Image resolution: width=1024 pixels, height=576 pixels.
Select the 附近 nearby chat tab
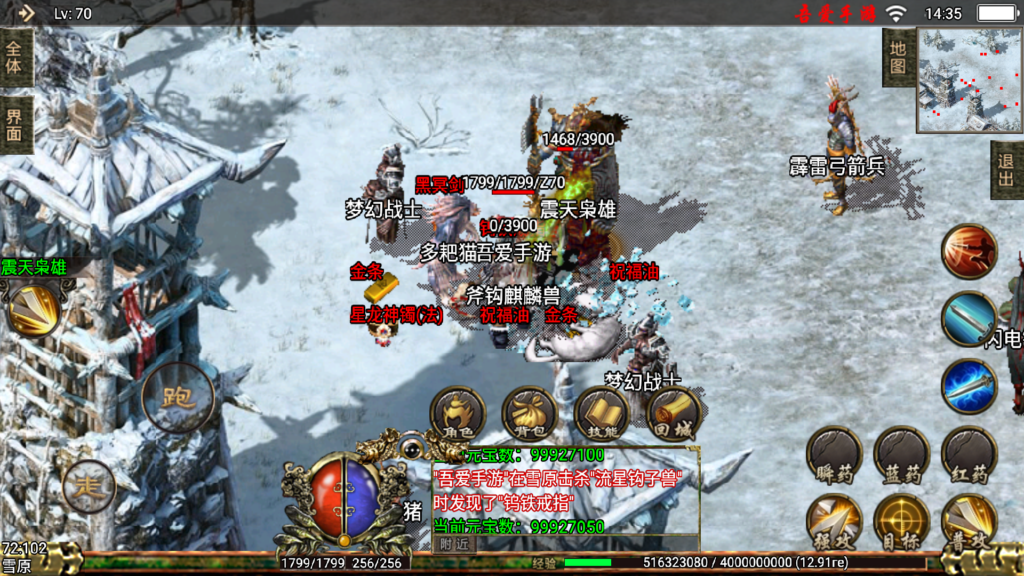pos(454,543)
